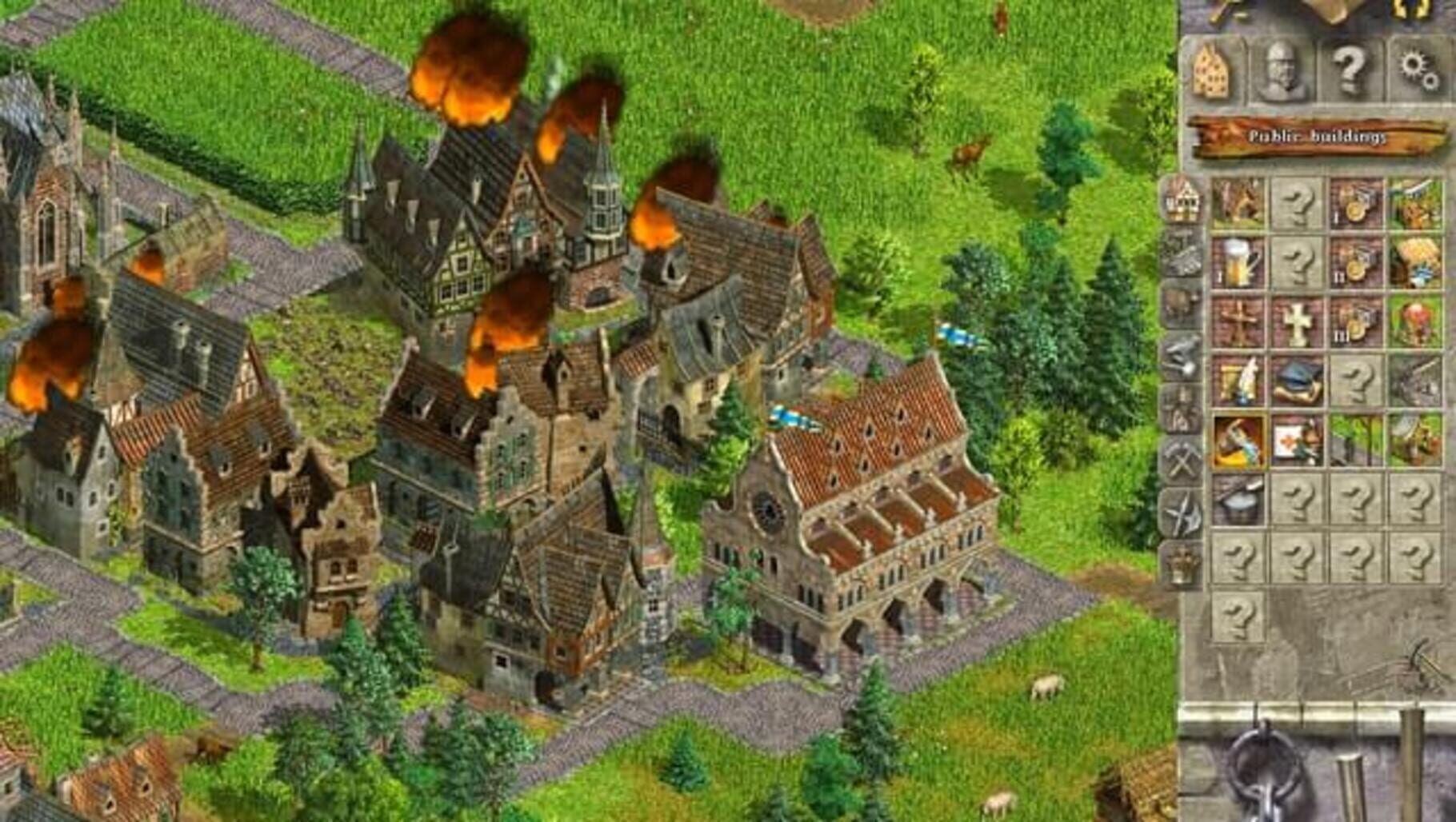1456x822 pixels.
Task: Click the Public buildings banner
Action: pyautogui.click(x=1320, y=136)
